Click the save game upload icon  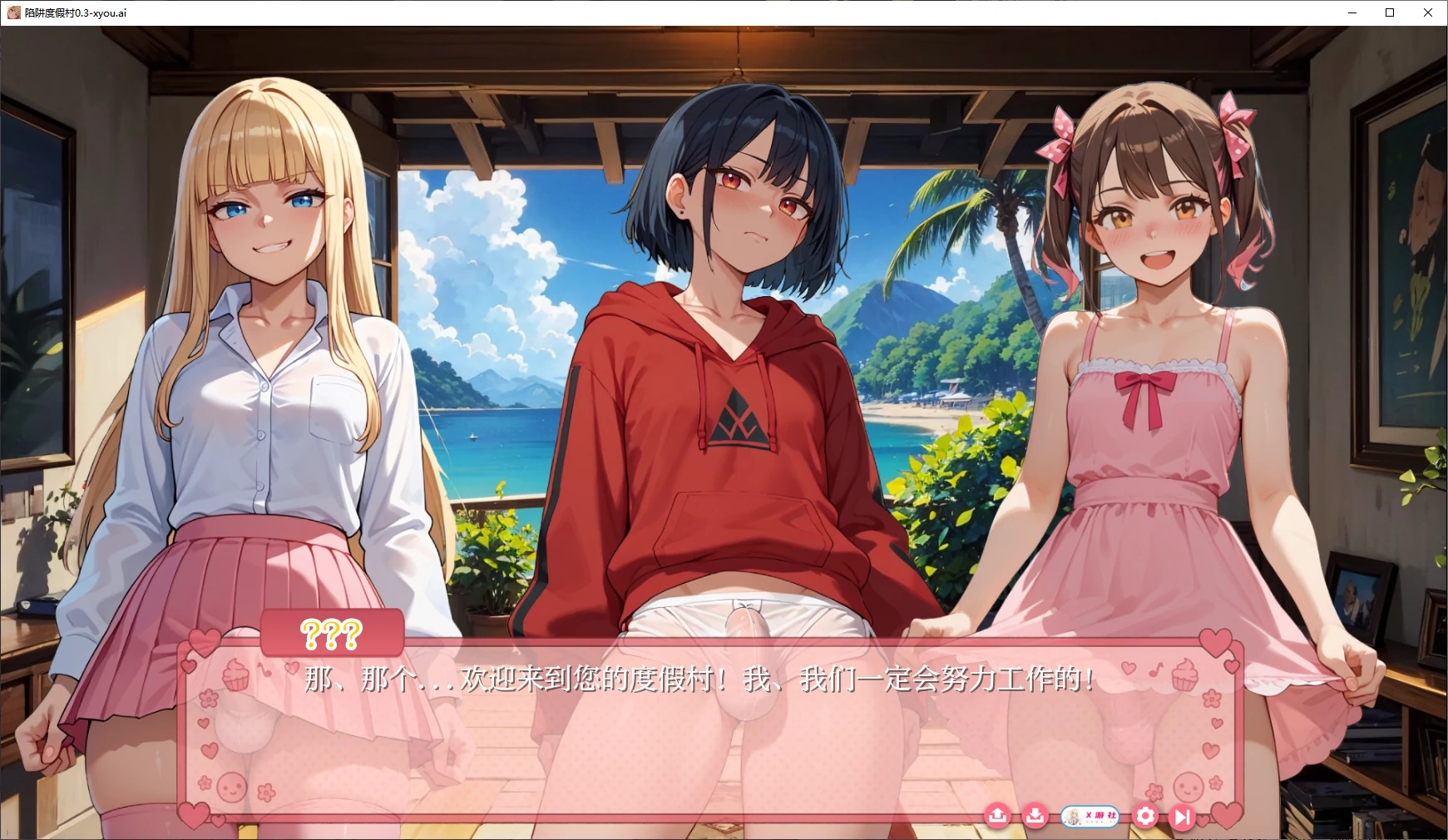click(x=998, y=817)
